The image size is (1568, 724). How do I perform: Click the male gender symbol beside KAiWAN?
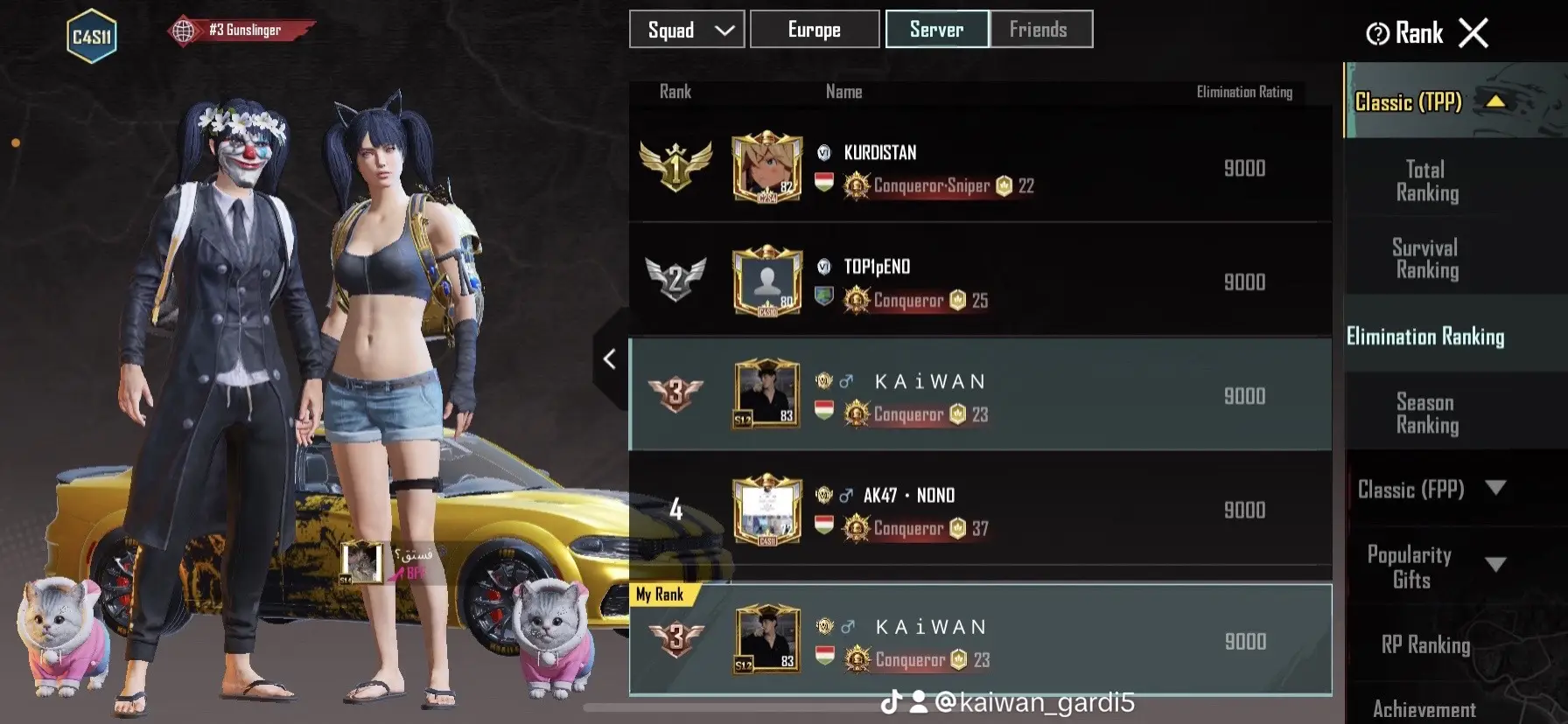coord(846,379)
